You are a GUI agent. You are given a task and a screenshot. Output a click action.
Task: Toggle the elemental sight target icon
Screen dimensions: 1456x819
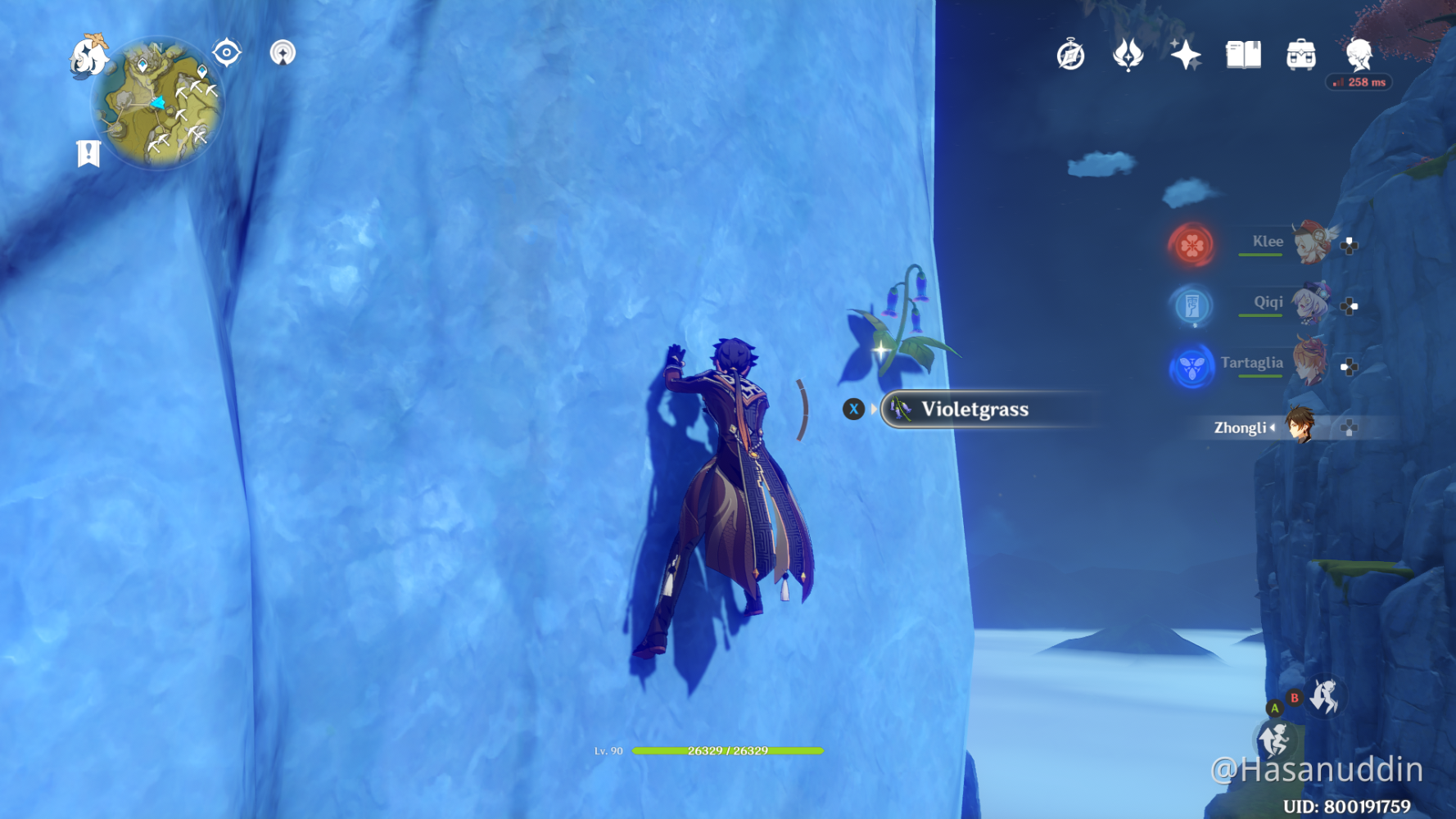pos(227,53)
